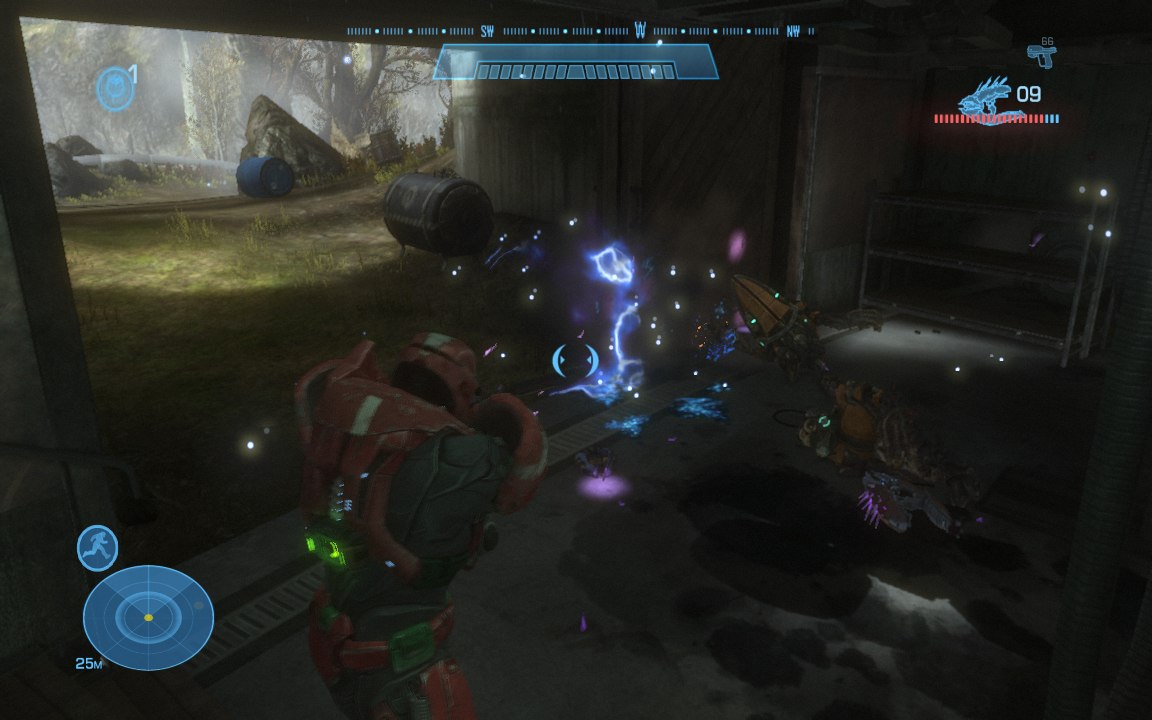Select the frag grenade icon
This screenshot has height=720, width=1152.
[x=115, y=88]
